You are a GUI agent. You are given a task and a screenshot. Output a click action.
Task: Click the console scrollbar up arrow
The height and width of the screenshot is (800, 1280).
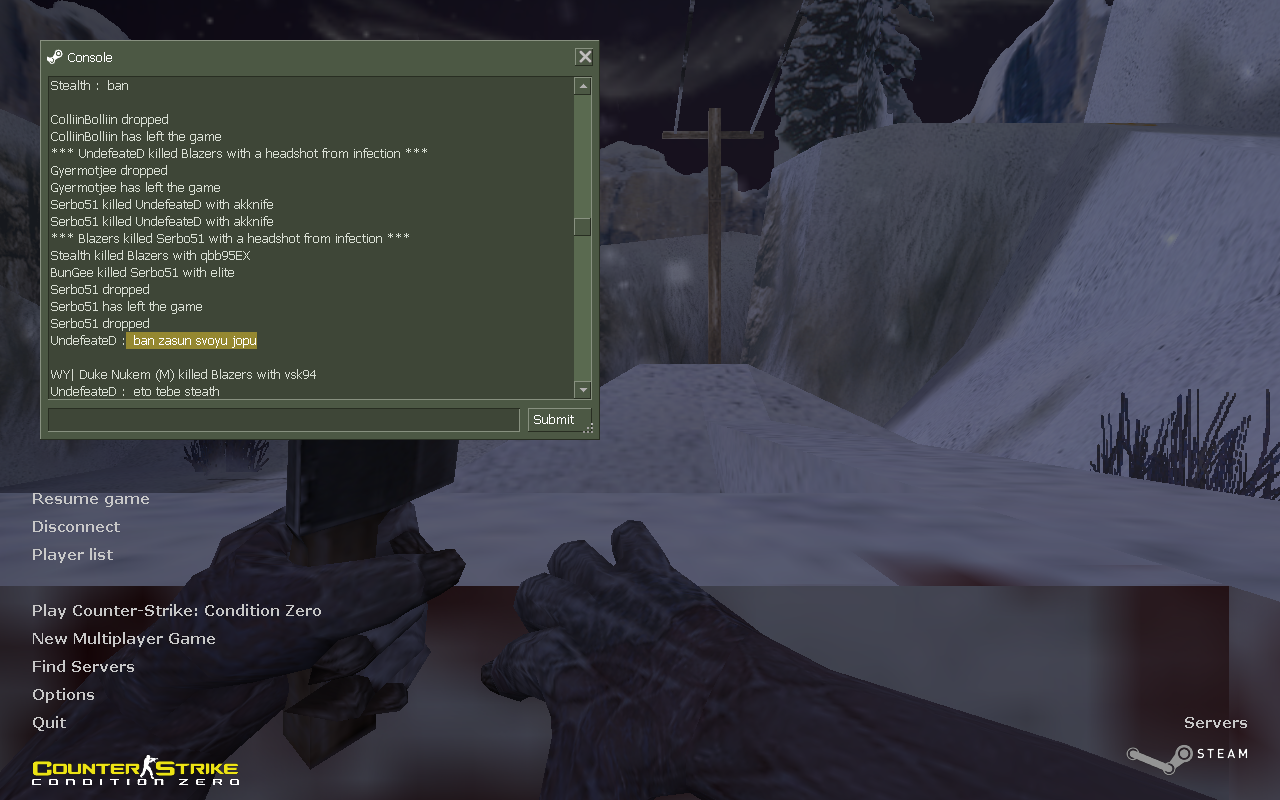(x=582, y=87)
